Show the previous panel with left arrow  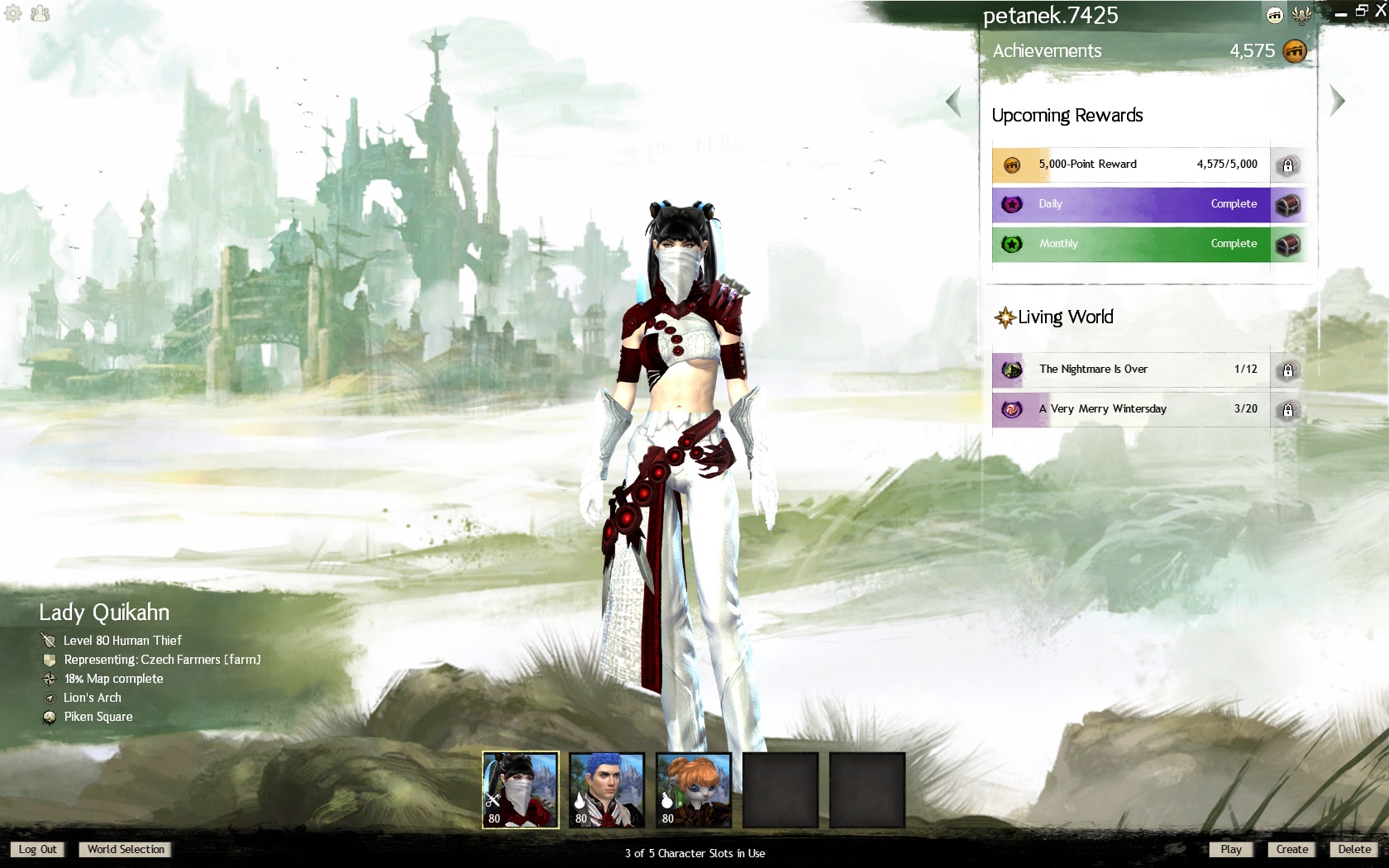953,102
